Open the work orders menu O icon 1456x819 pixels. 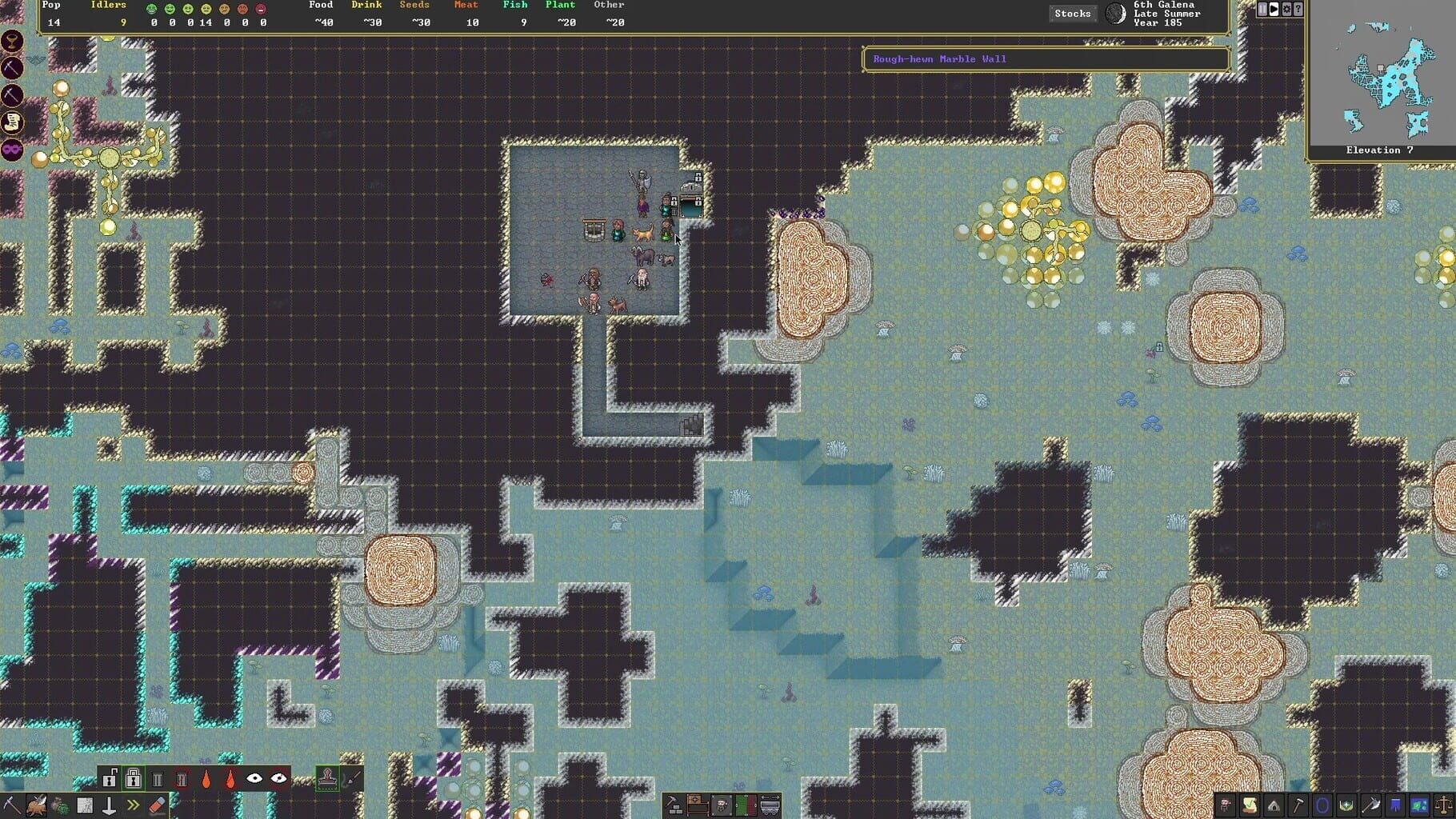click(x=1322, y=804)
